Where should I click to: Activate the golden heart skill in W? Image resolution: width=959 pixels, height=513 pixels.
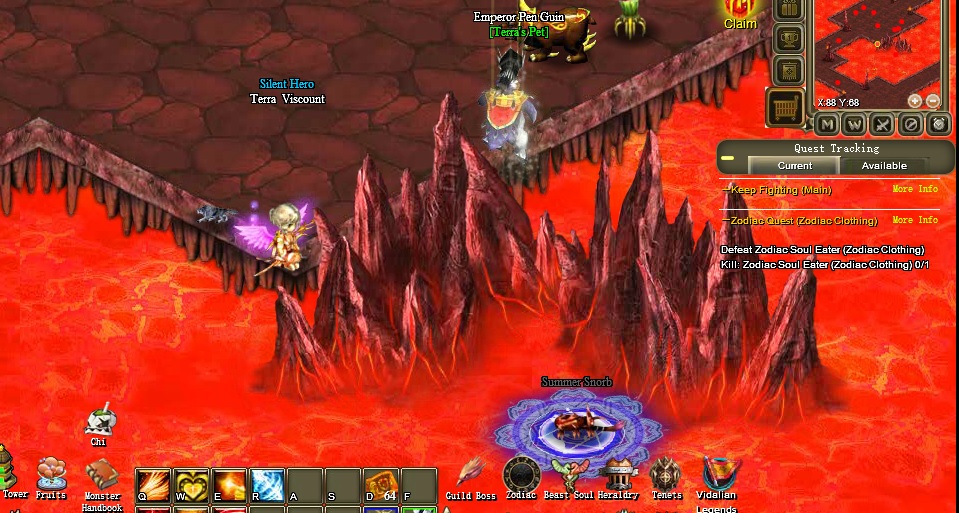(191, 485)
